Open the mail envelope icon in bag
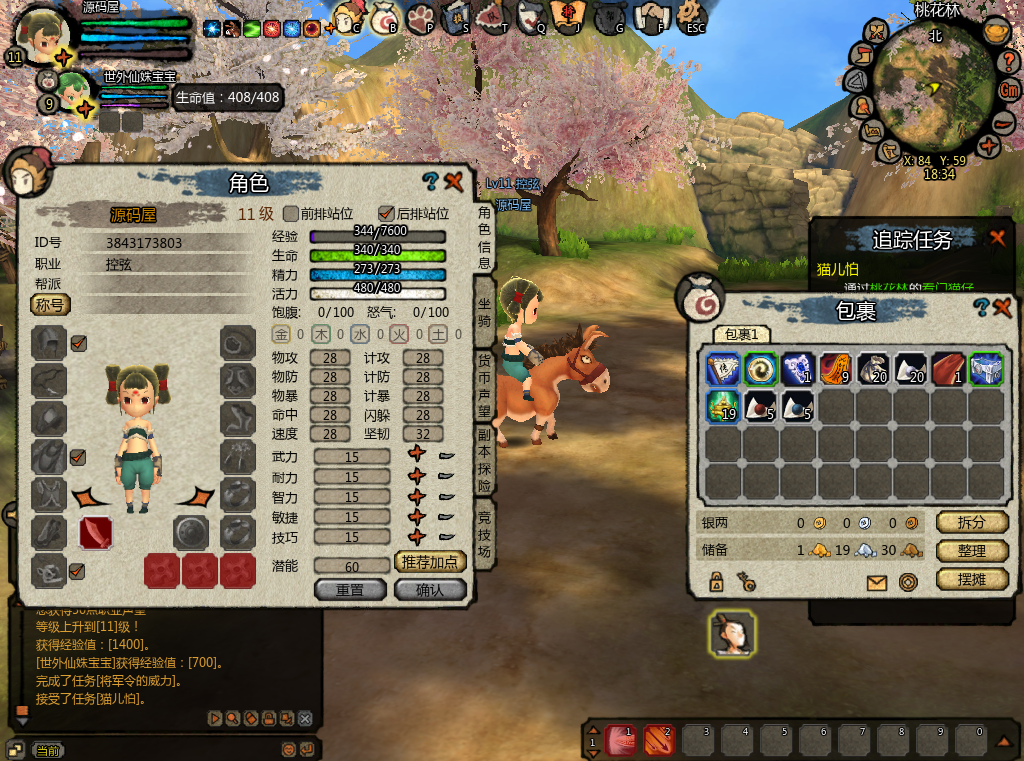Viewport: 1024px width, 761px height. click(x=877, y=583)
